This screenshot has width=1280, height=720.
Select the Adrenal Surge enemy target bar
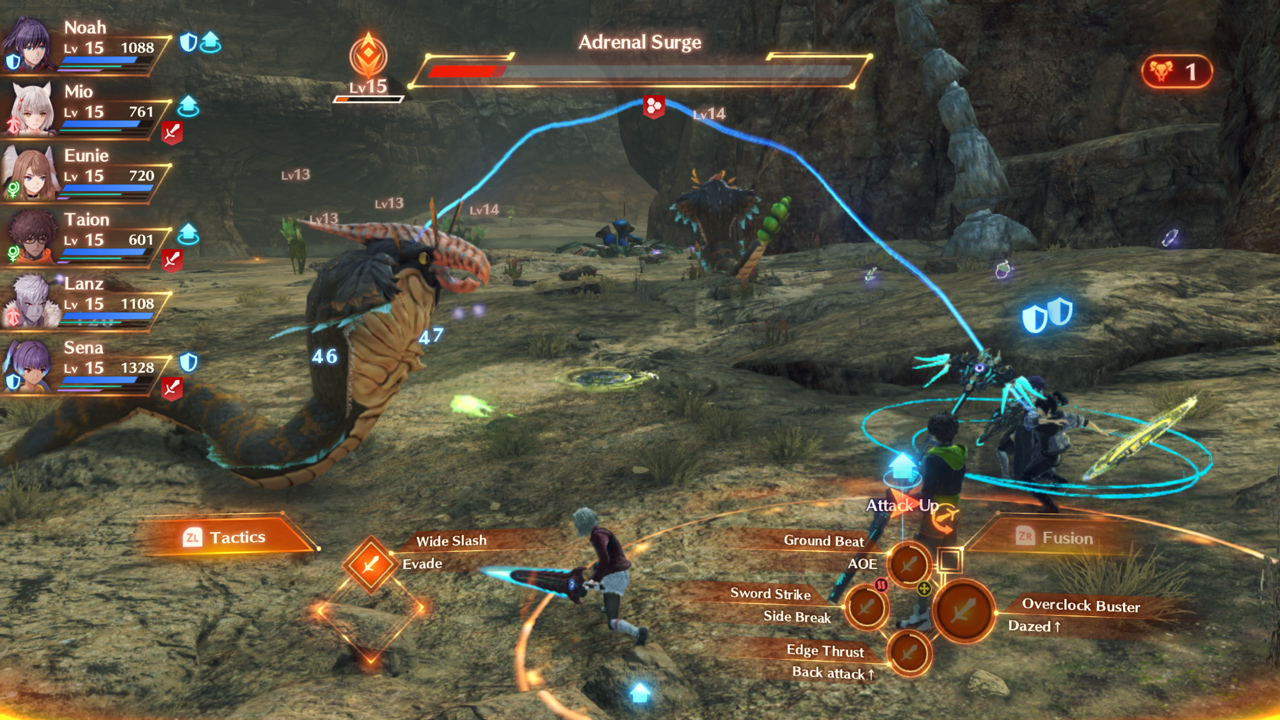[640, 72]
